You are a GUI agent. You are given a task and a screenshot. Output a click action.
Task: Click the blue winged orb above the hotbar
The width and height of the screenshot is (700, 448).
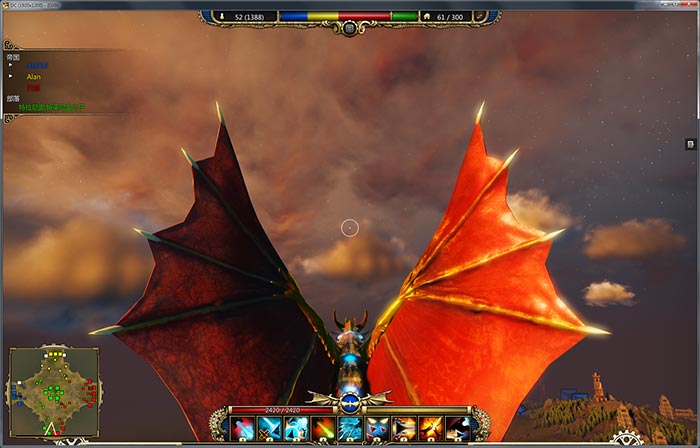click(349, 402)
